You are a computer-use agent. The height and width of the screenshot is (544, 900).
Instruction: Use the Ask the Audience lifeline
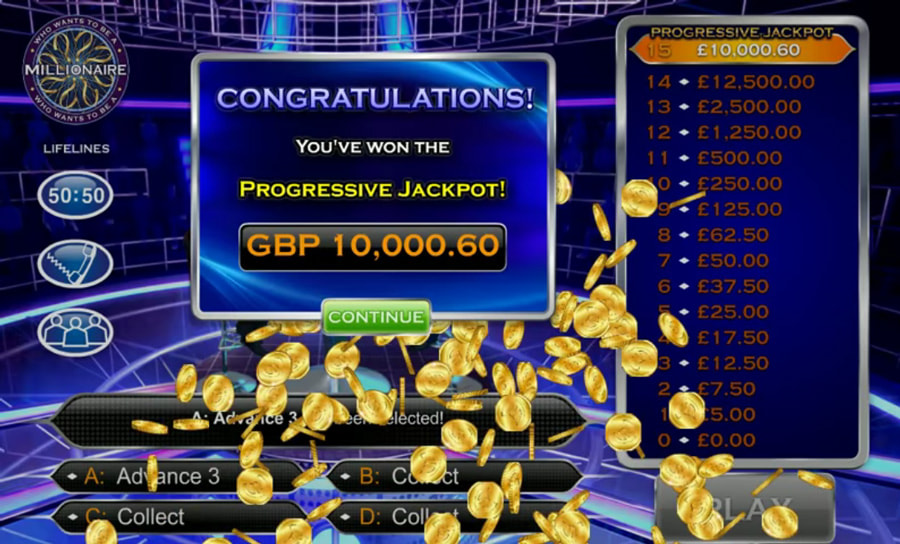tap(76, 330)
